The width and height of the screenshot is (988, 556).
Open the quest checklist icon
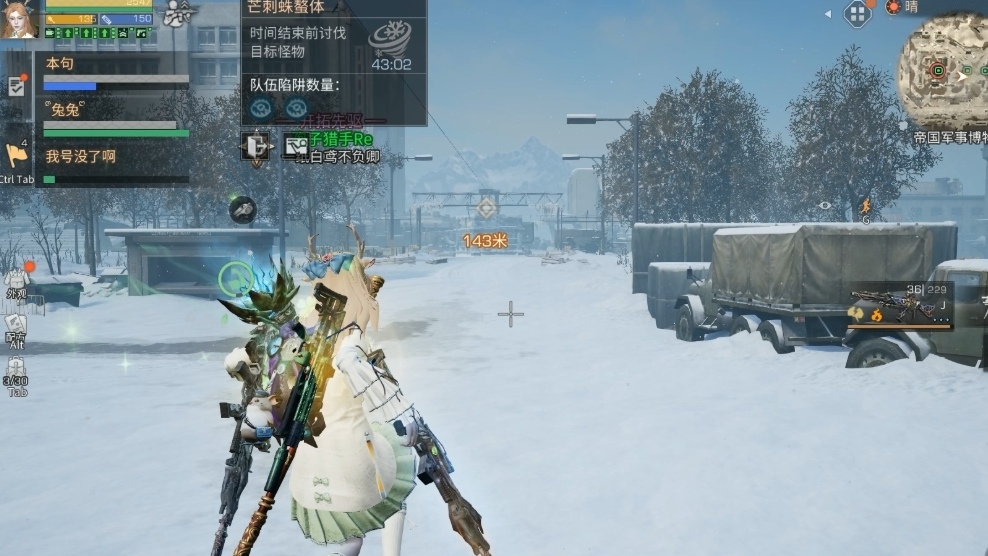(17, 86)
